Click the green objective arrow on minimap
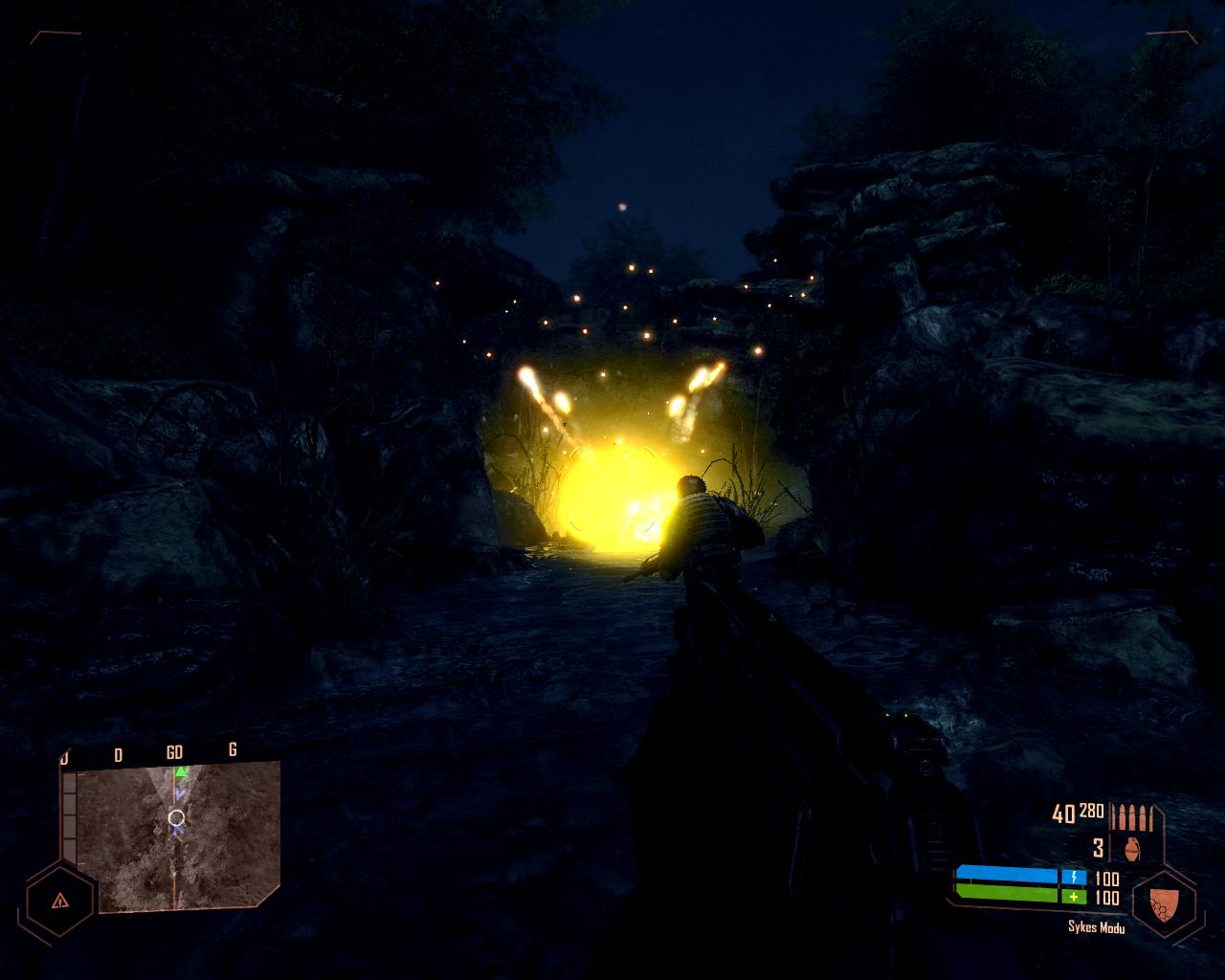 pos(180,771)
